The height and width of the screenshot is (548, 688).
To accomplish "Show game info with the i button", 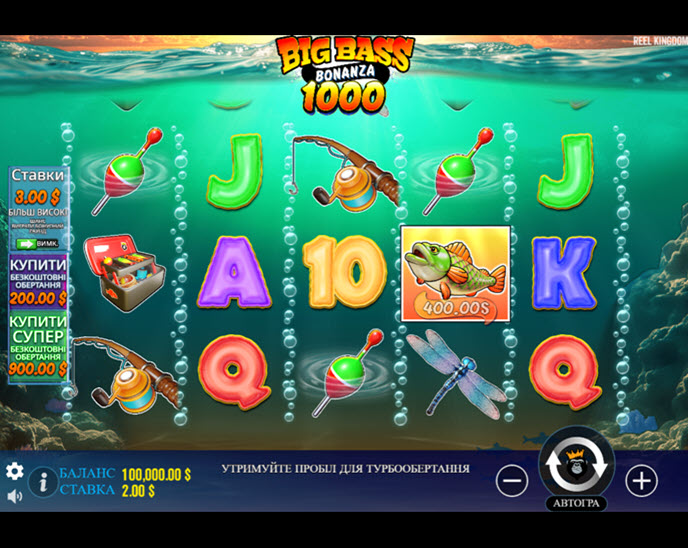I will tap(43, 482).
